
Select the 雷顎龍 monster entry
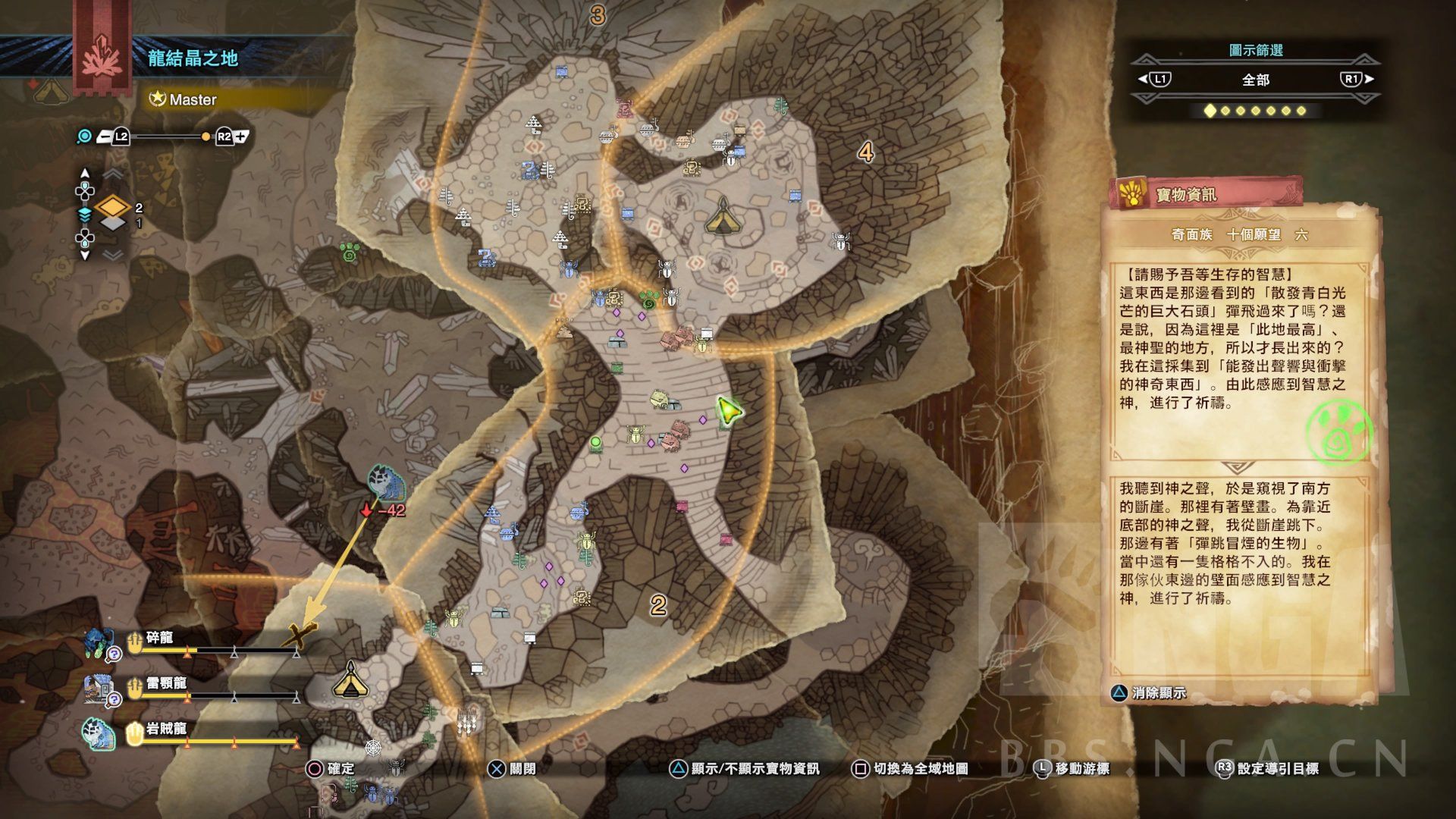pos(165,684)
